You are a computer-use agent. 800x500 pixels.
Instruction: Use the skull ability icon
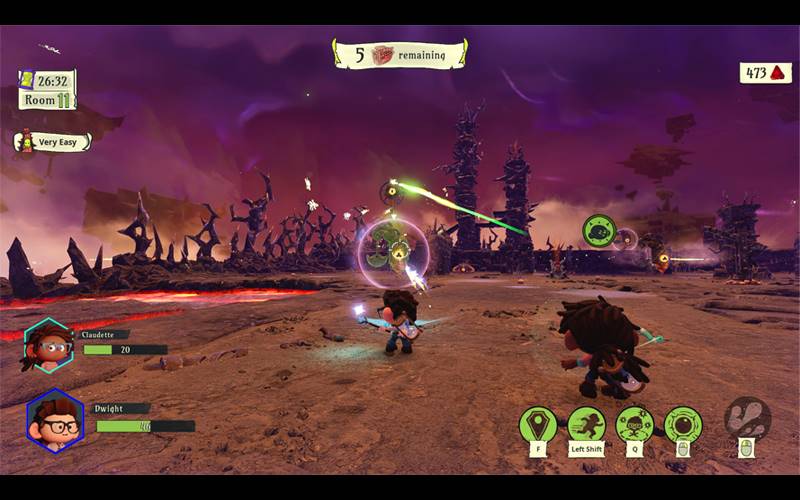634,424
